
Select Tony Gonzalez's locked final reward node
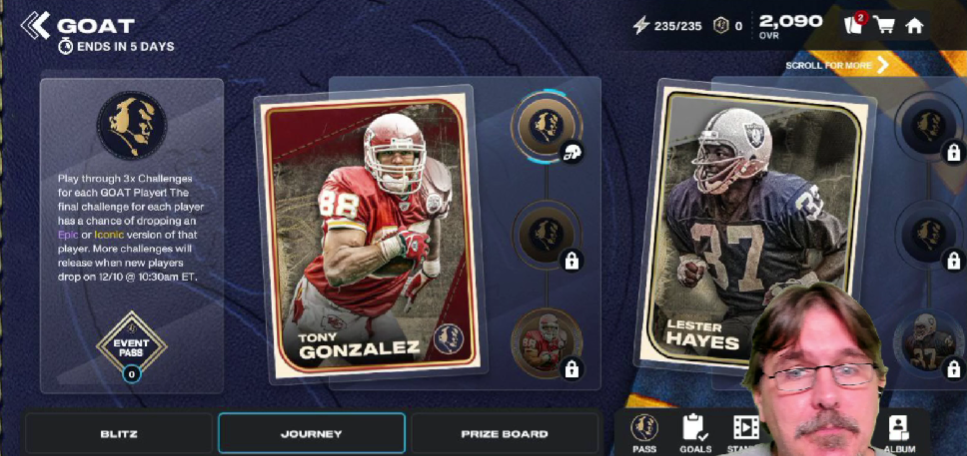[x=546, y=343]
